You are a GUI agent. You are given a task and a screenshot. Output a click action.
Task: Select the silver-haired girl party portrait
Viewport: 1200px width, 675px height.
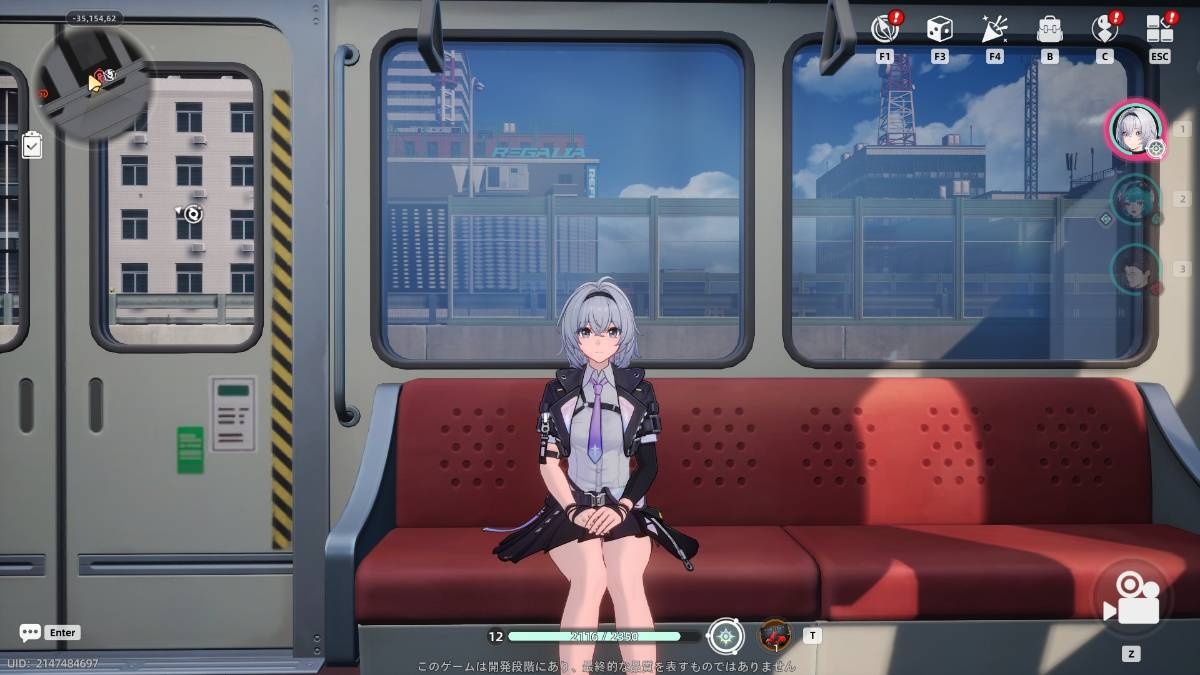[1135, 129]
